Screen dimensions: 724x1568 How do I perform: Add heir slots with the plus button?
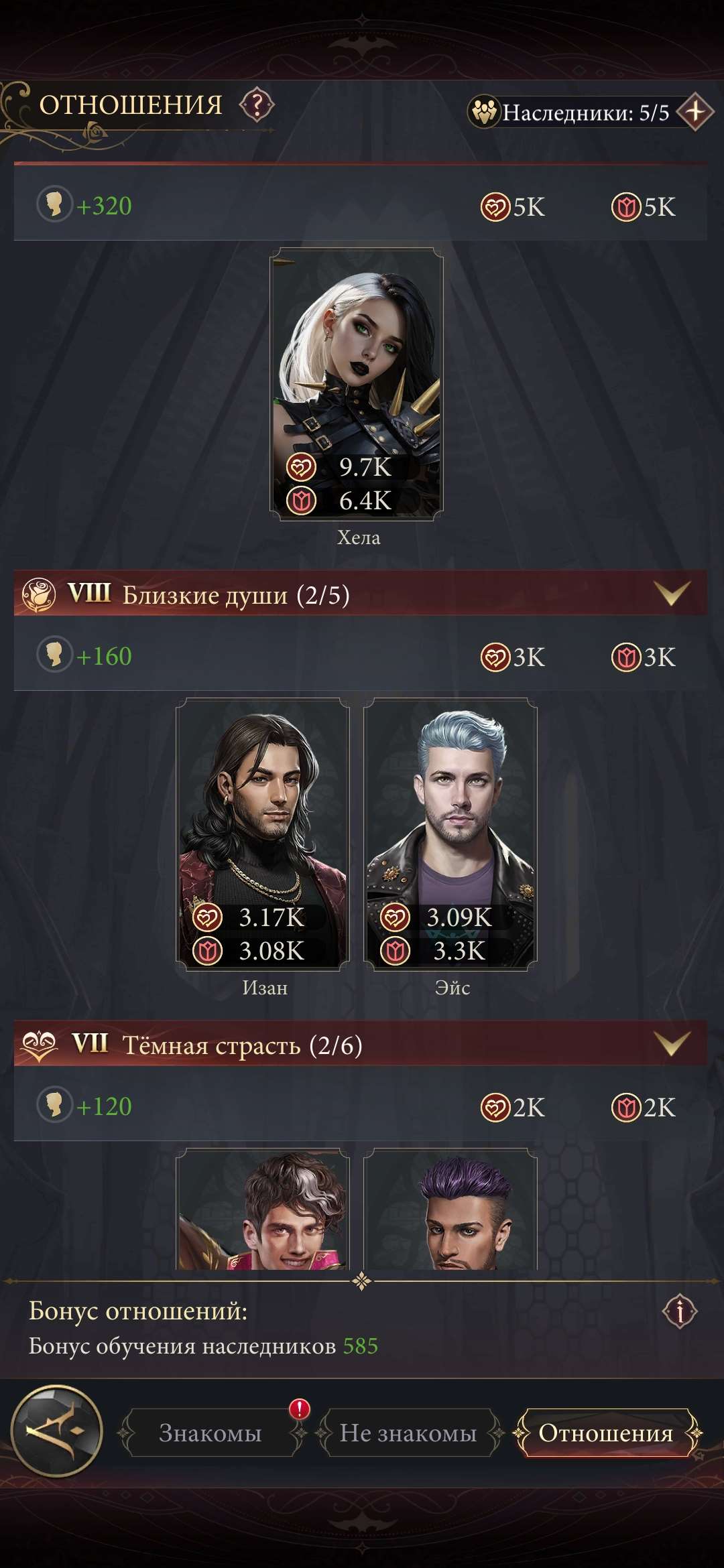pyautogui.click(x=695, y=112)
